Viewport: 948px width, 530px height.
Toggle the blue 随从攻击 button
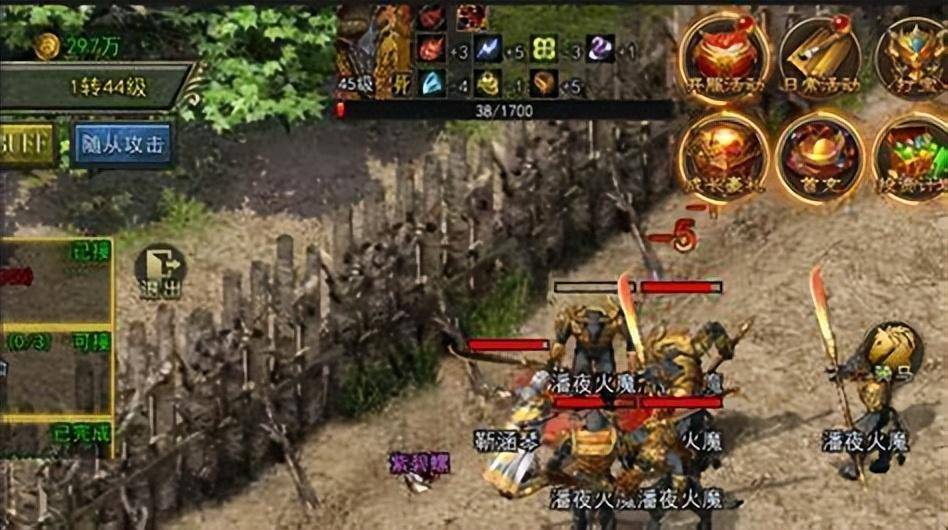pyautogui.click(x=121, y=144)
